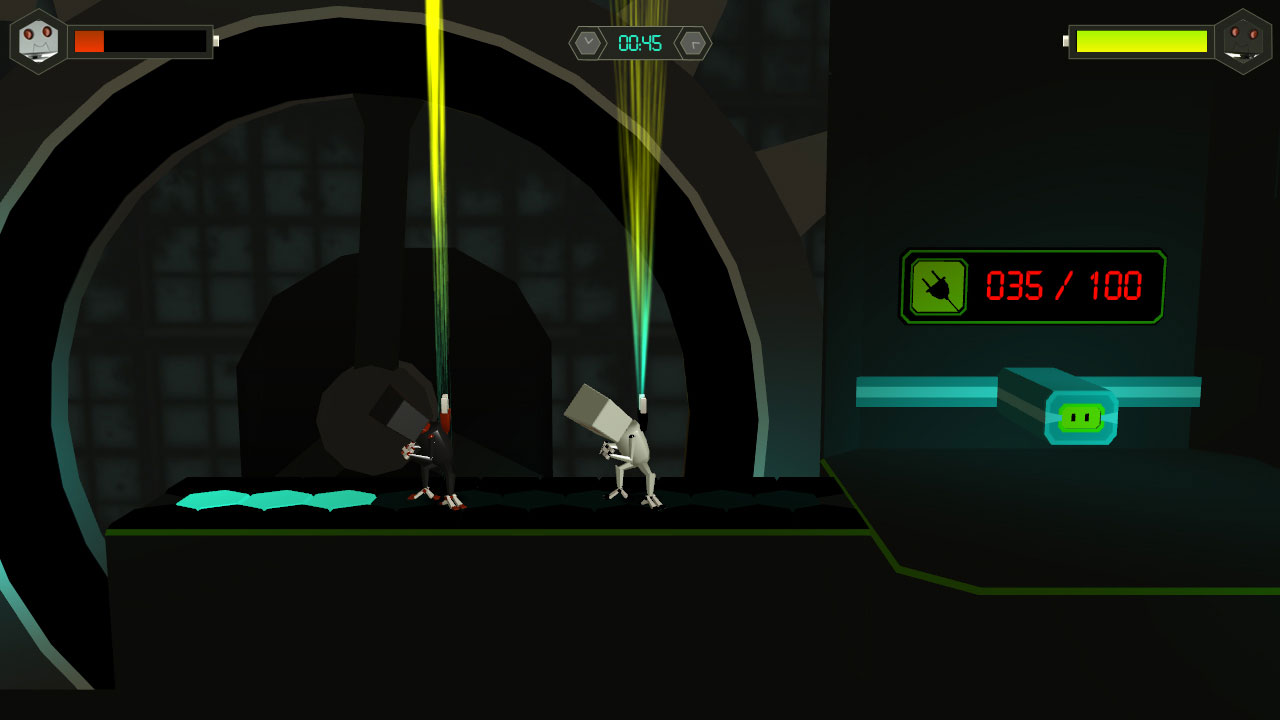Select the dark robot portrait icon
This screenshot has height=720, width=1280.
(x=1242, y=41)
